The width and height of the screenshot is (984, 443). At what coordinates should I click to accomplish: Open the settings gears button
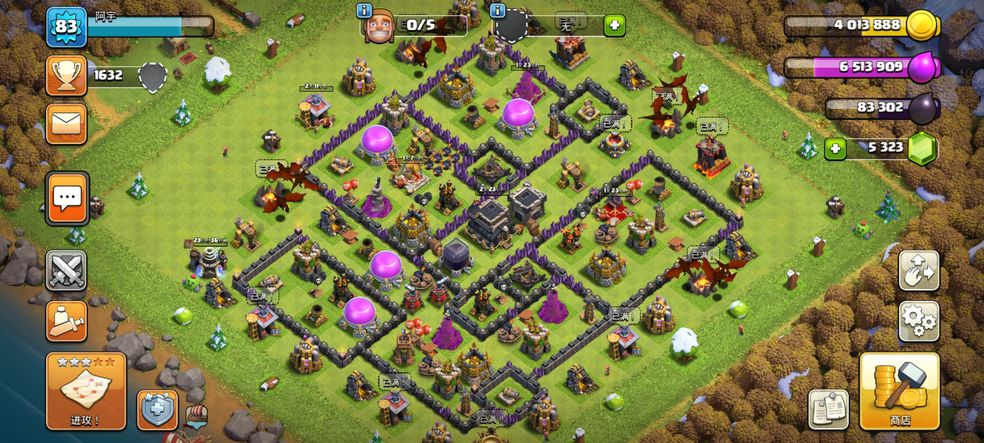point(918,320)
